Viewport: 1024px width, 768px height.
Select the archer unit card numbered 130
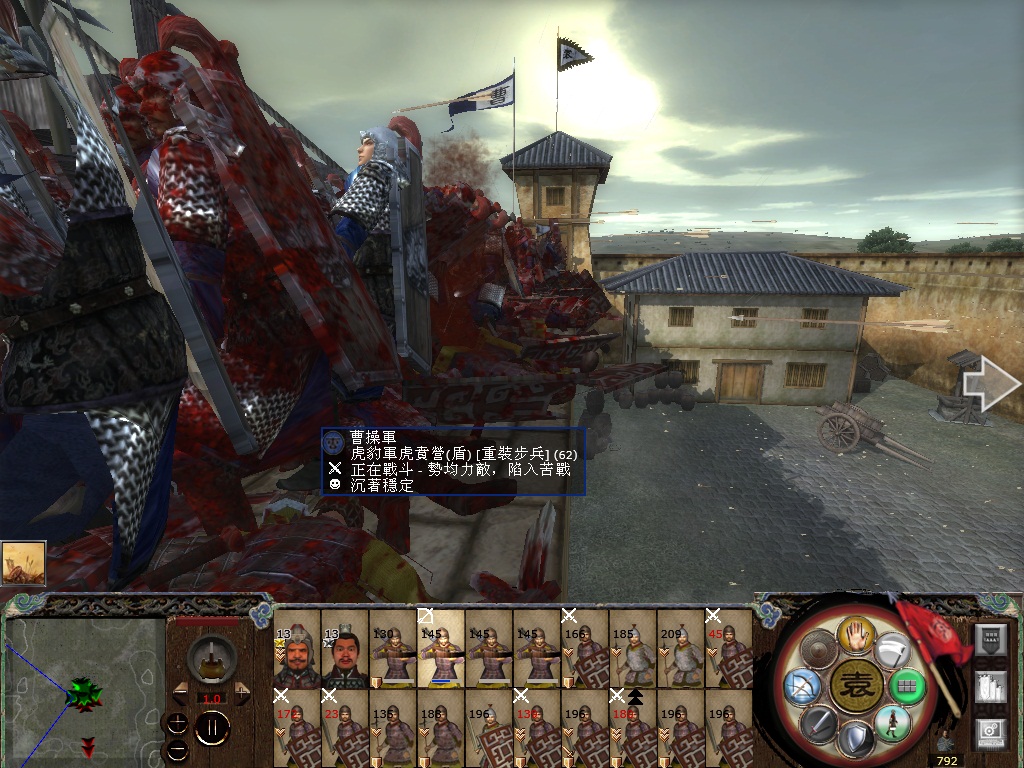pos(392,649)
